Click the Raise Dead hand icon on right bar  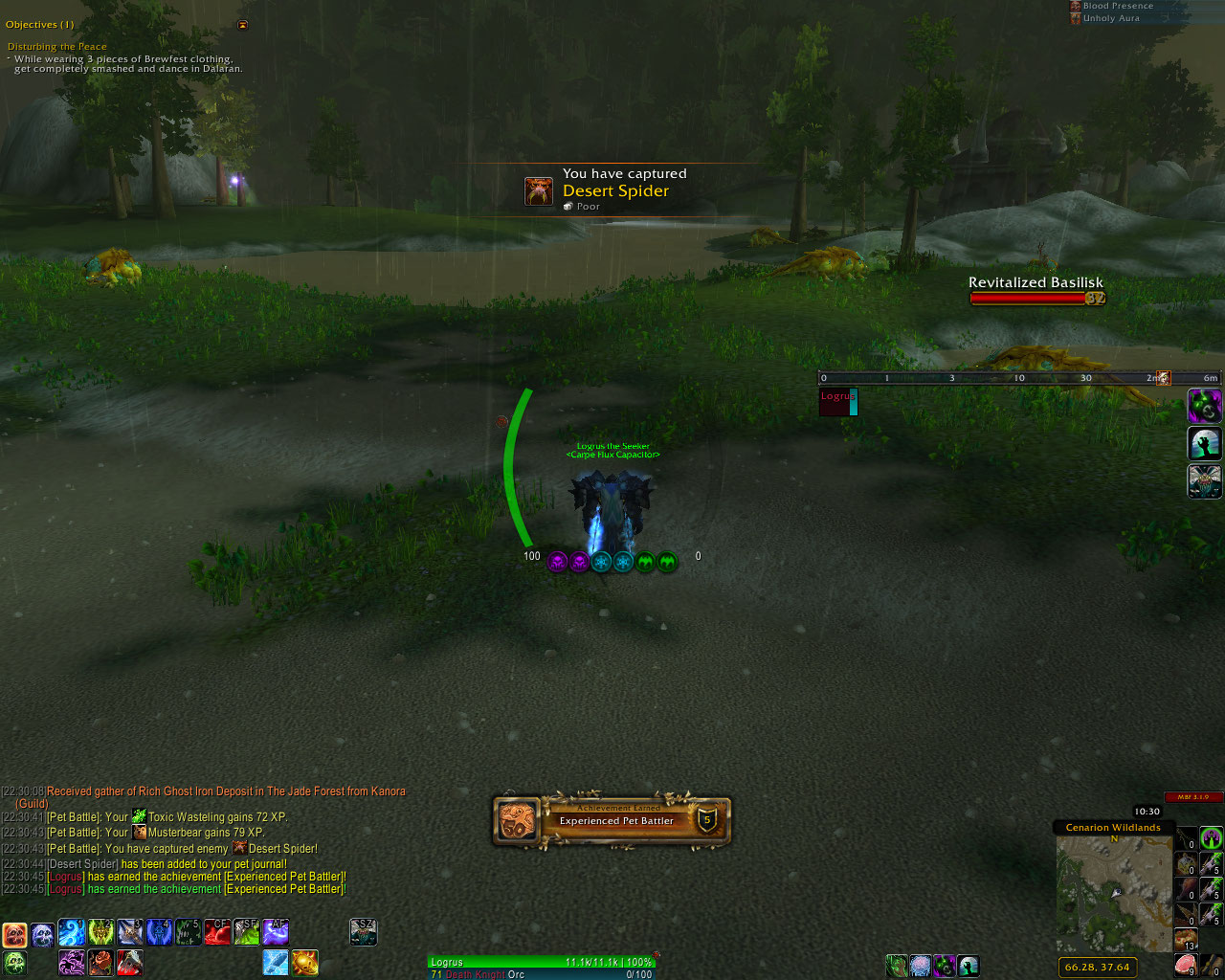click(1205, 443)
